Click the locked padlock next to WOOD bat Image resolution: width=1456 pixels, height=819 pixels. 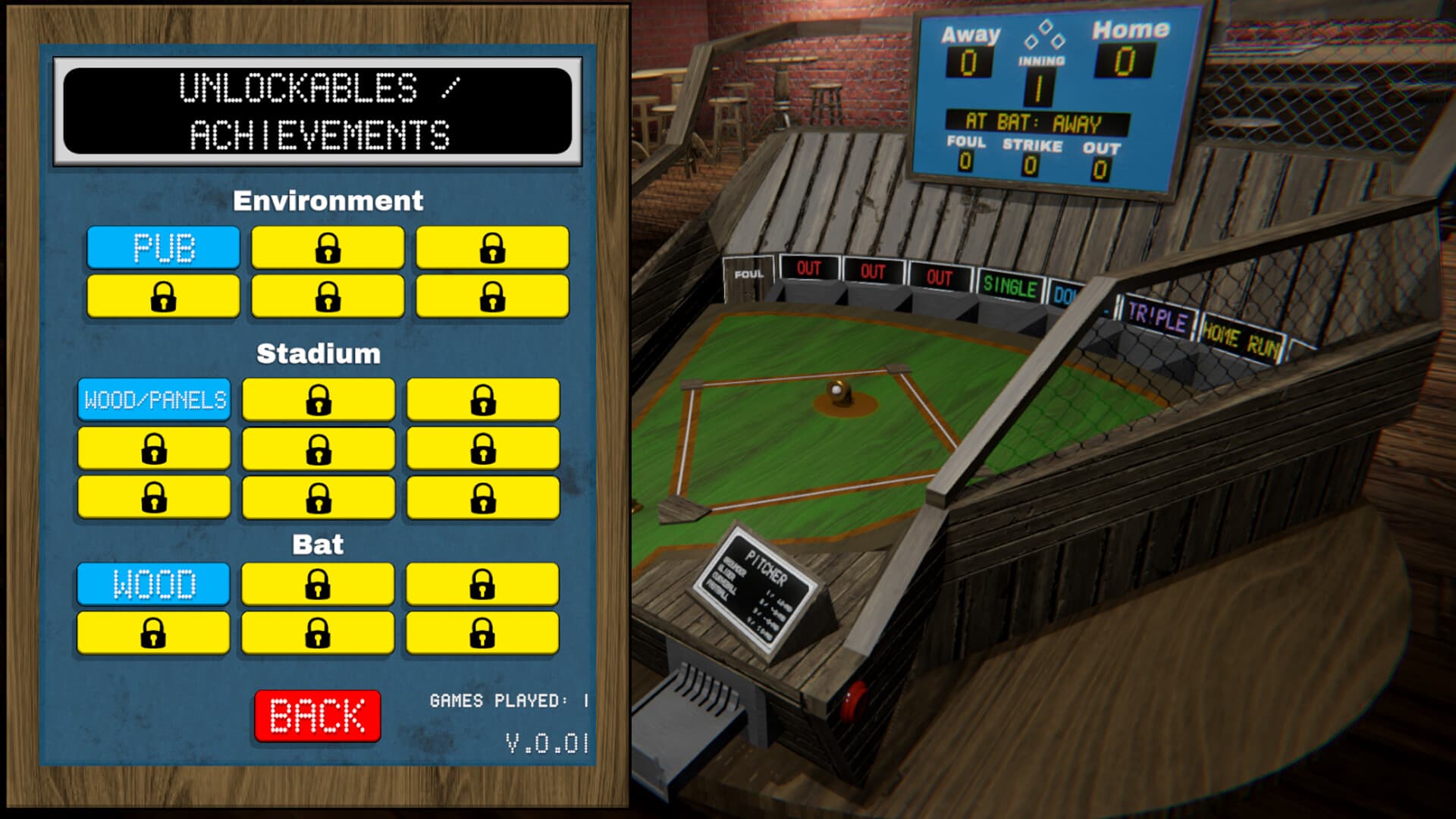click(317, 582)
